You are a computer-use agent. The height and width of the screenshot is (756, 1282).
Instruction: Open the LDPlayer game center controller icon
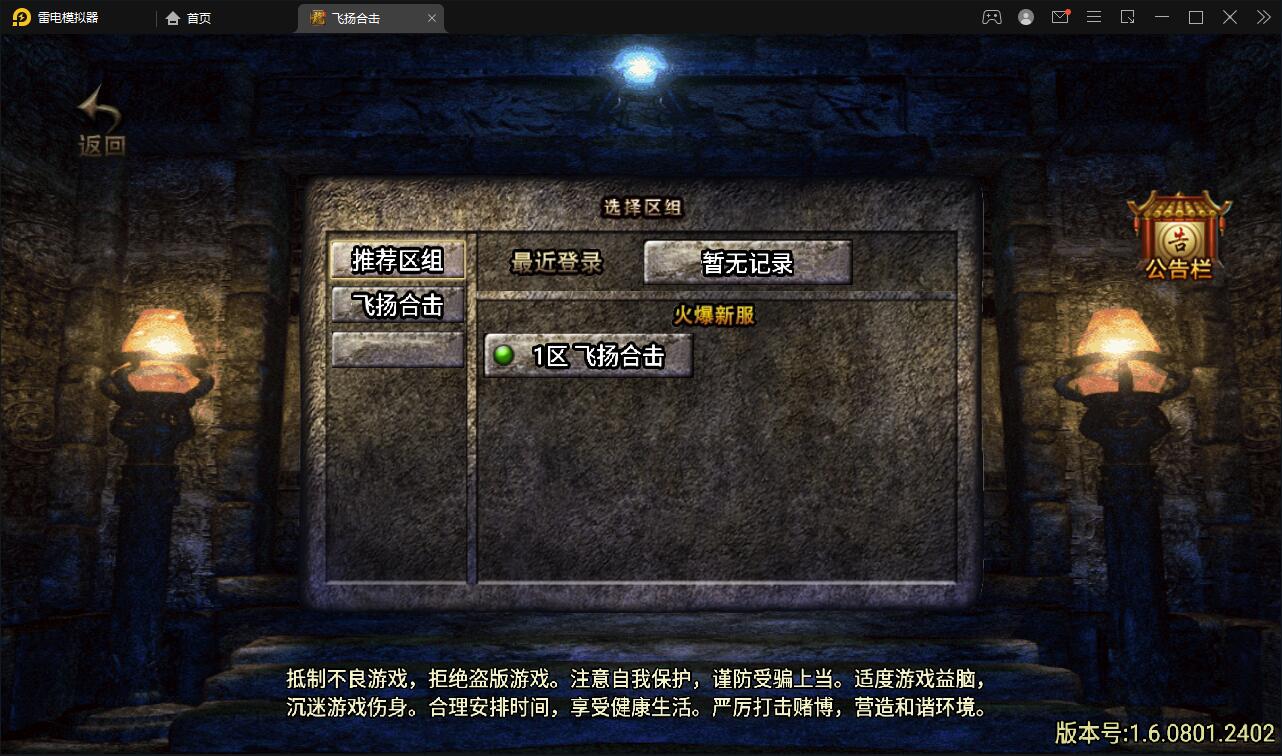[991, 17]
